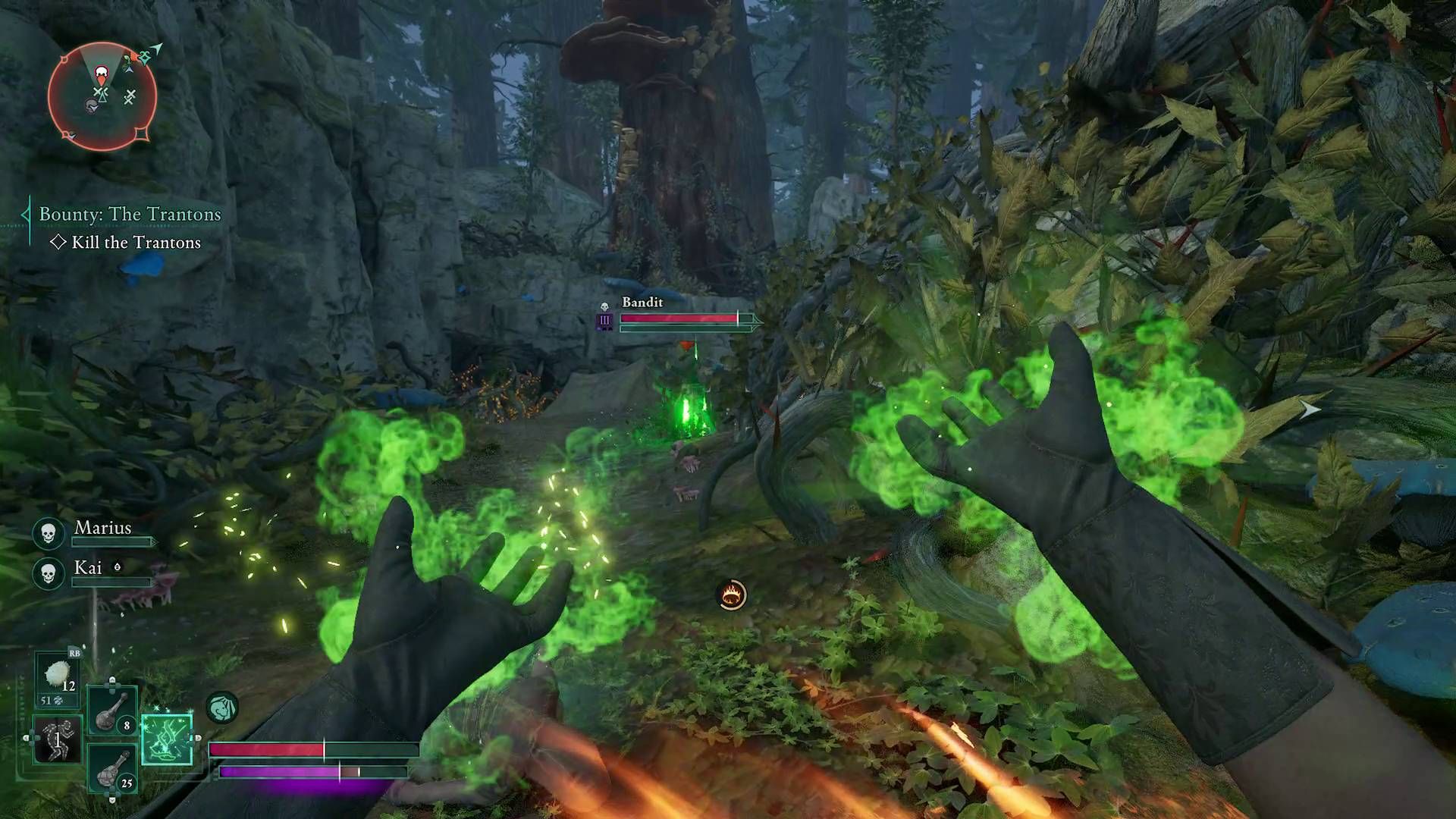Screen dimensions: 1456x819
Task: Select the Bounty: The Trantons quest entry
Action: (129, 214)
